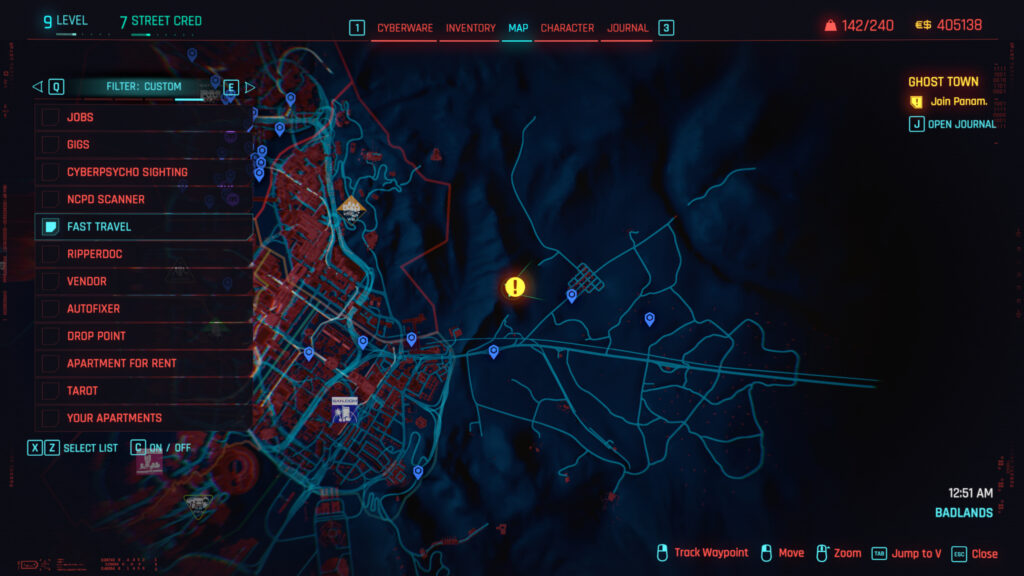Open the Cyberware tab
The width and height of the screenshot is (1024, 576).
[x=405, y=28]
